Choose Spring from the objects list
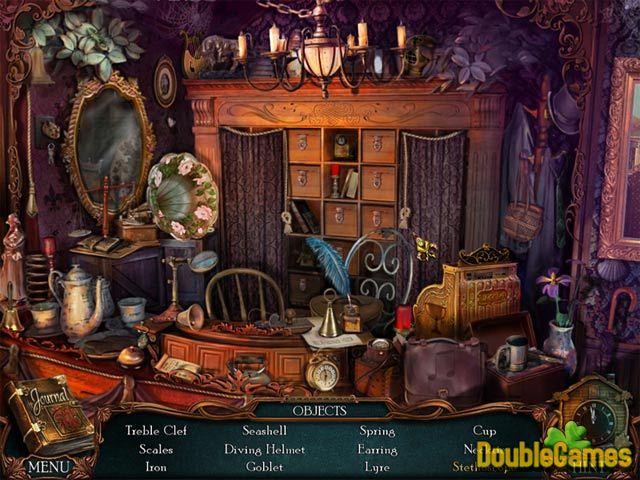The image size is (640, 480). pos(376,431)
